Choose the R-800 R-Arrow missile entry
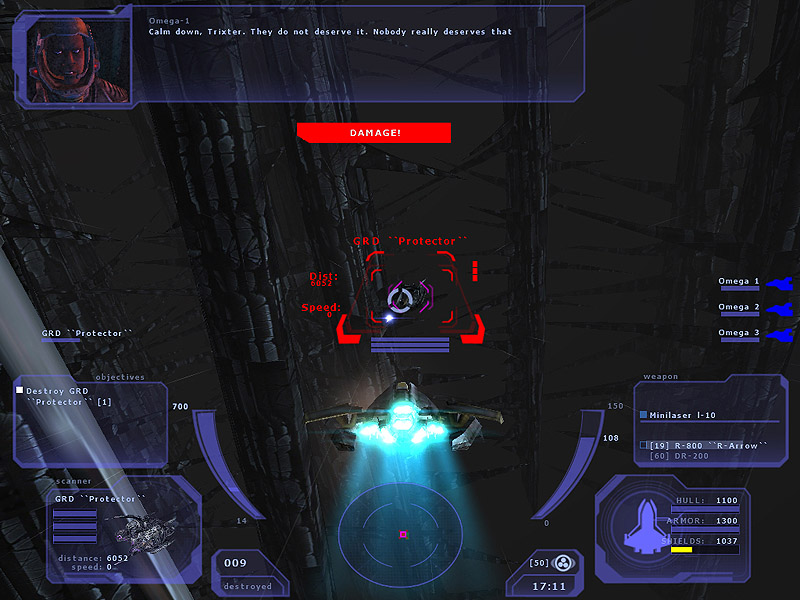This screenshot has width=800, height=600. click(x=707, y=445)
